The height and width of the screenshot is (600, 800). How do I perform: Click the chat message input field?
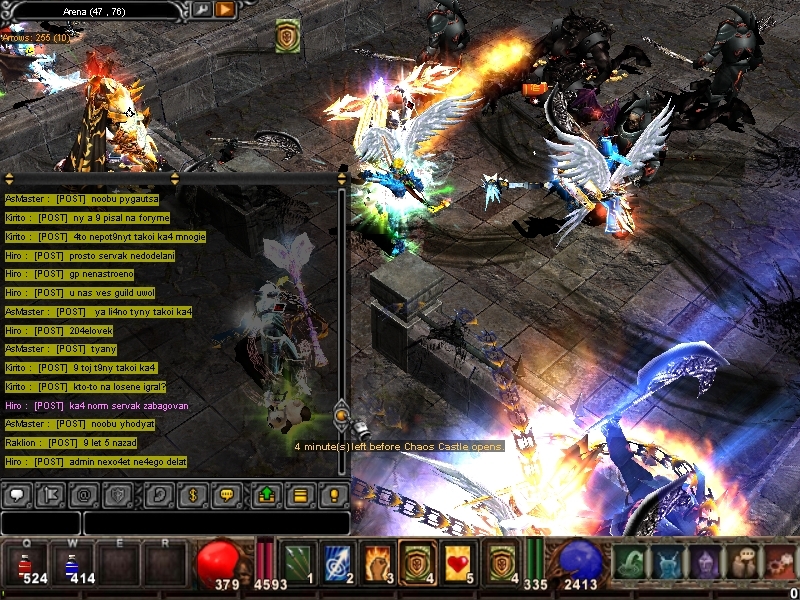click(216, 523)
